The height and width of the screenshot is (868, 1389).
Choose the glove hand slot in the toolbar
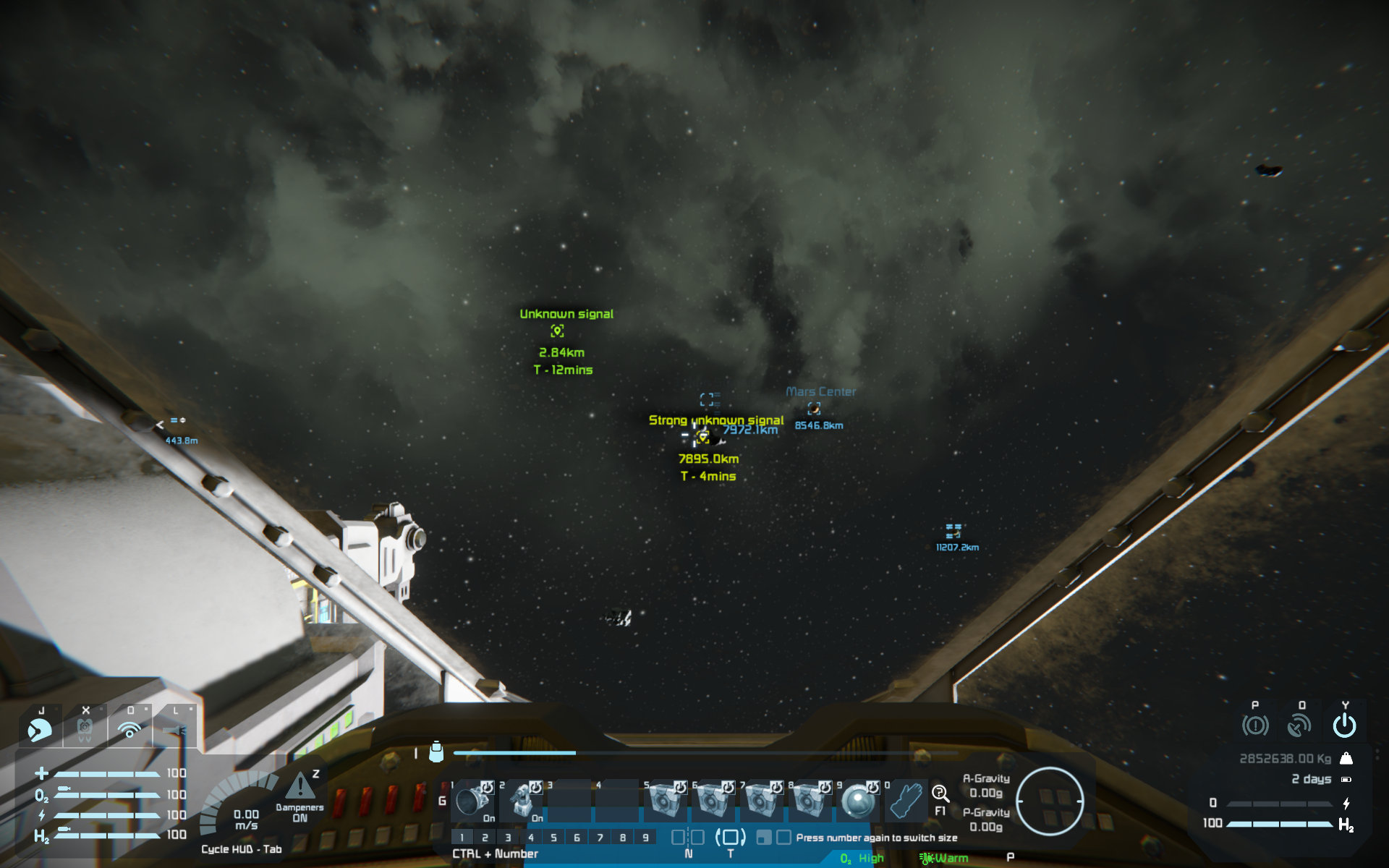(x=905, y=800)
